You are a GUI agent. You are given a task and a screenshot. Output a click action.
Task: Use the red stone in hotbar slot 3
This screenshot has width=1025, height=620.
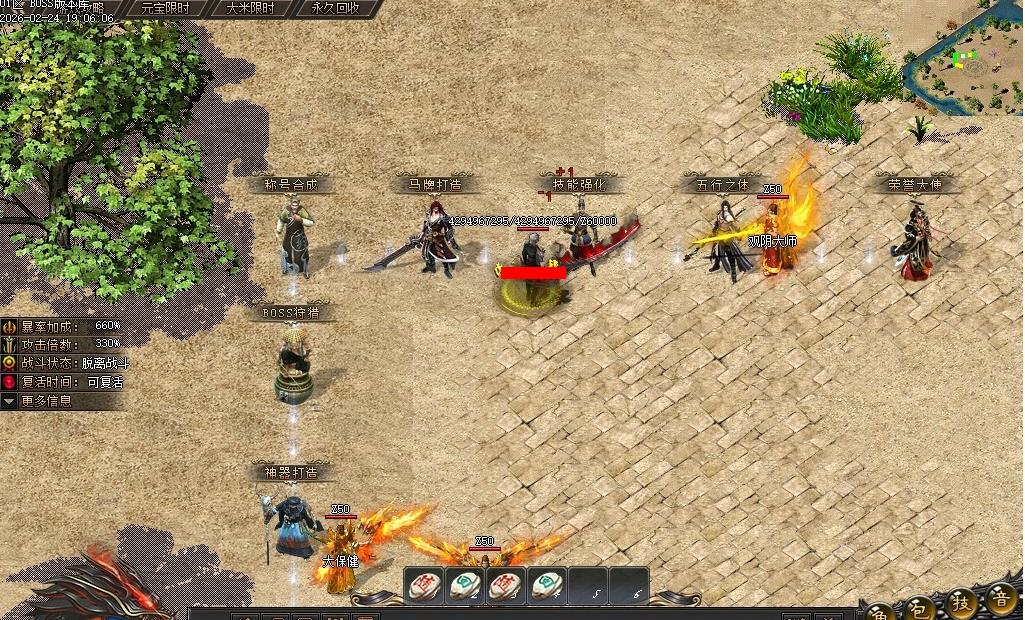[506, 586]
